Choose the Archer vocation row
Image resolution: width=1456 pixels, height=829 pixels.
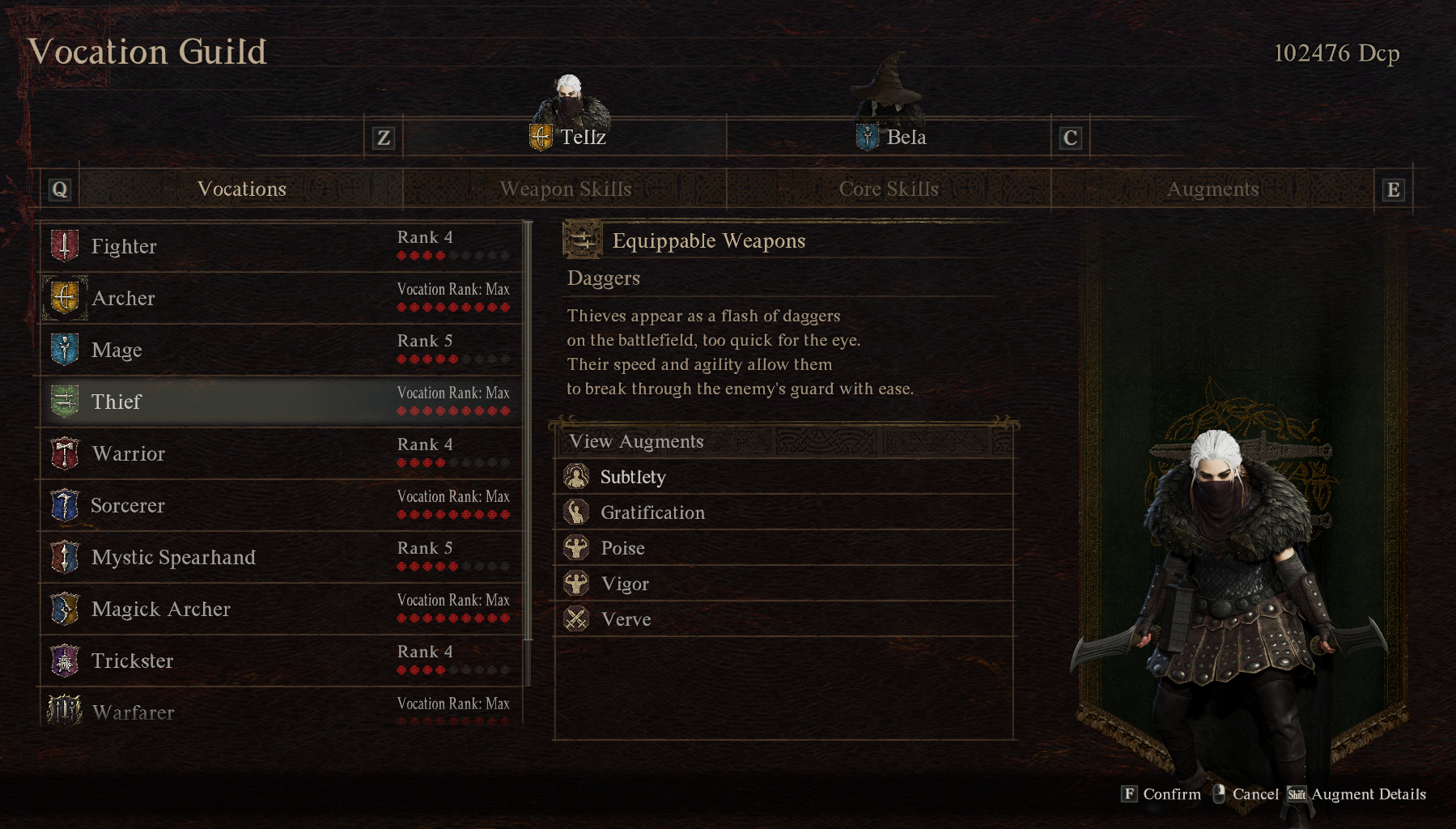click(279, 298)
